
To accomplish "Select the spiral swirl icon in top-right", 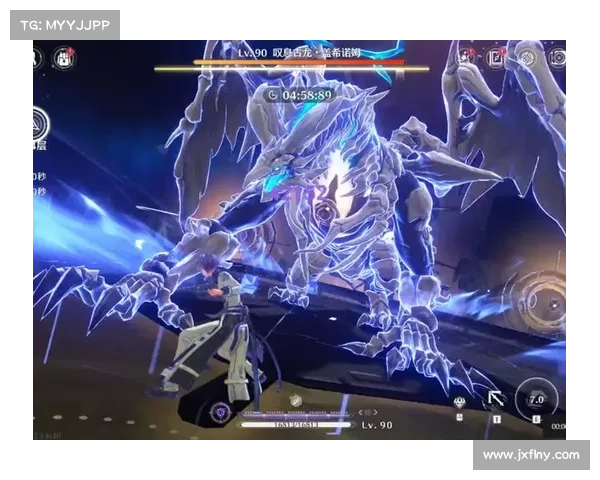I will [x=527, y=59].
